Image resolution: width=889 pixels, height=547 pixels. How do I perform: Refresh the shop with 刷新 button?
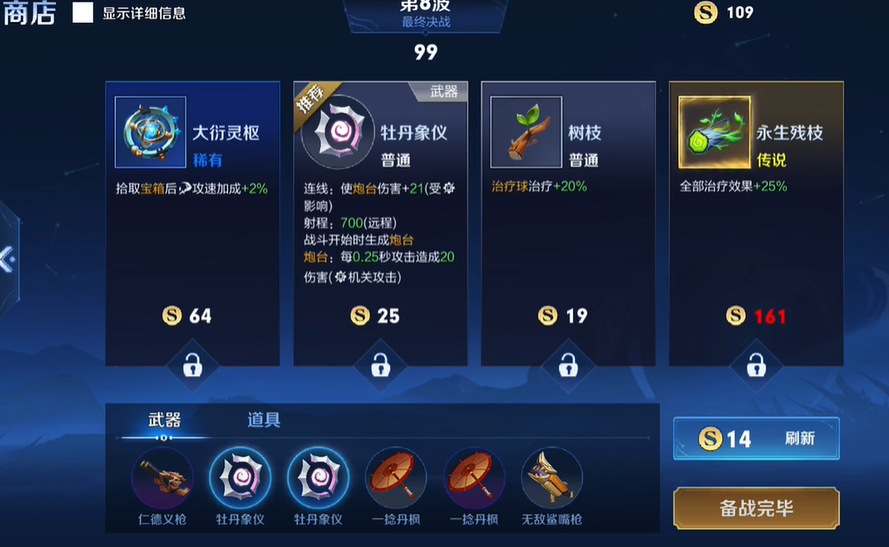tap(756, 438)
